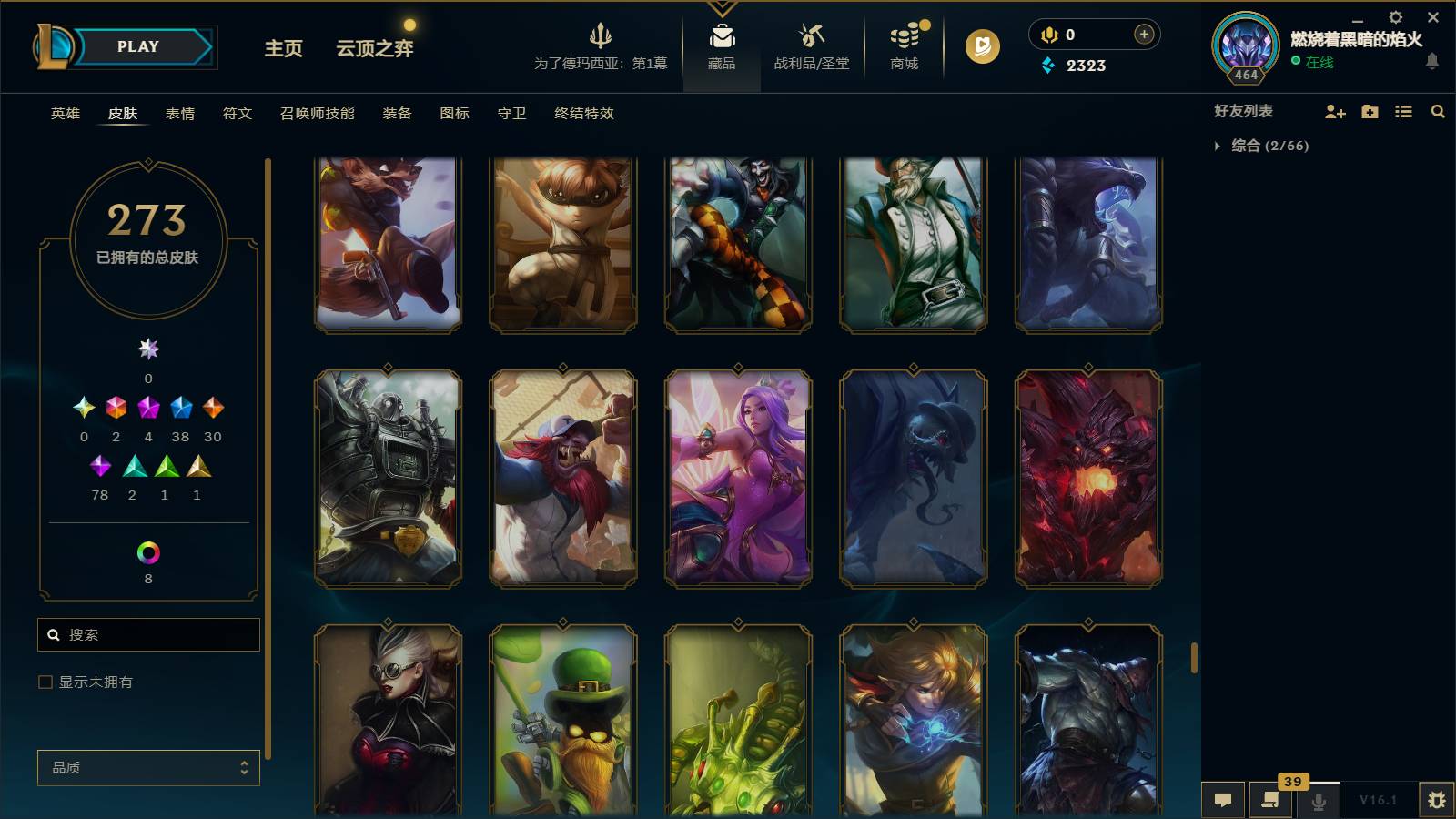Screen dimensions: 1456x819
Task: Open the notifications icon showing 39
Action: click(x=1271, y=799)
